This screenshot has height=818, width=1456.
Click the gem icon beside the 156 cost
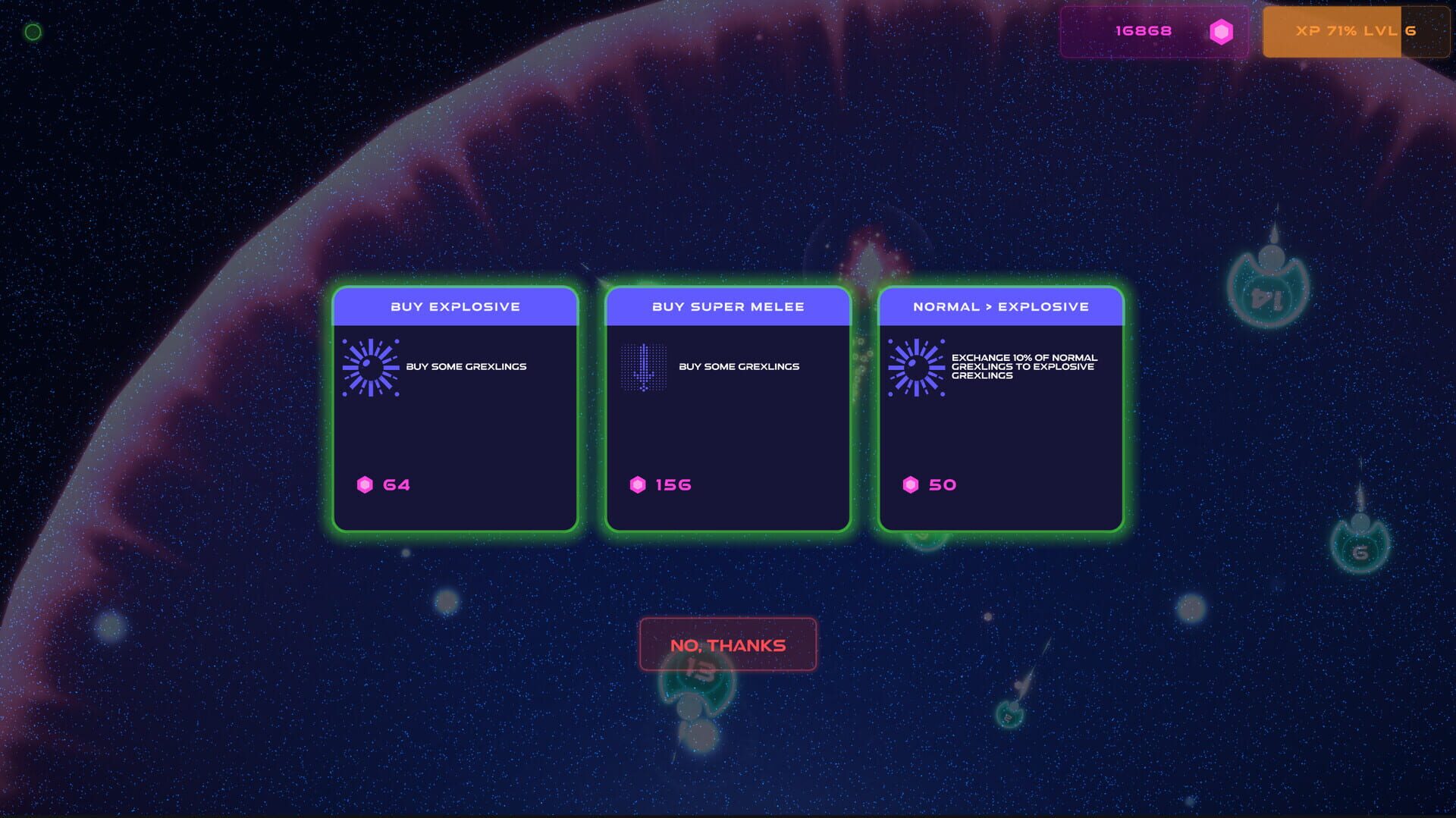[x=639, y=484]
